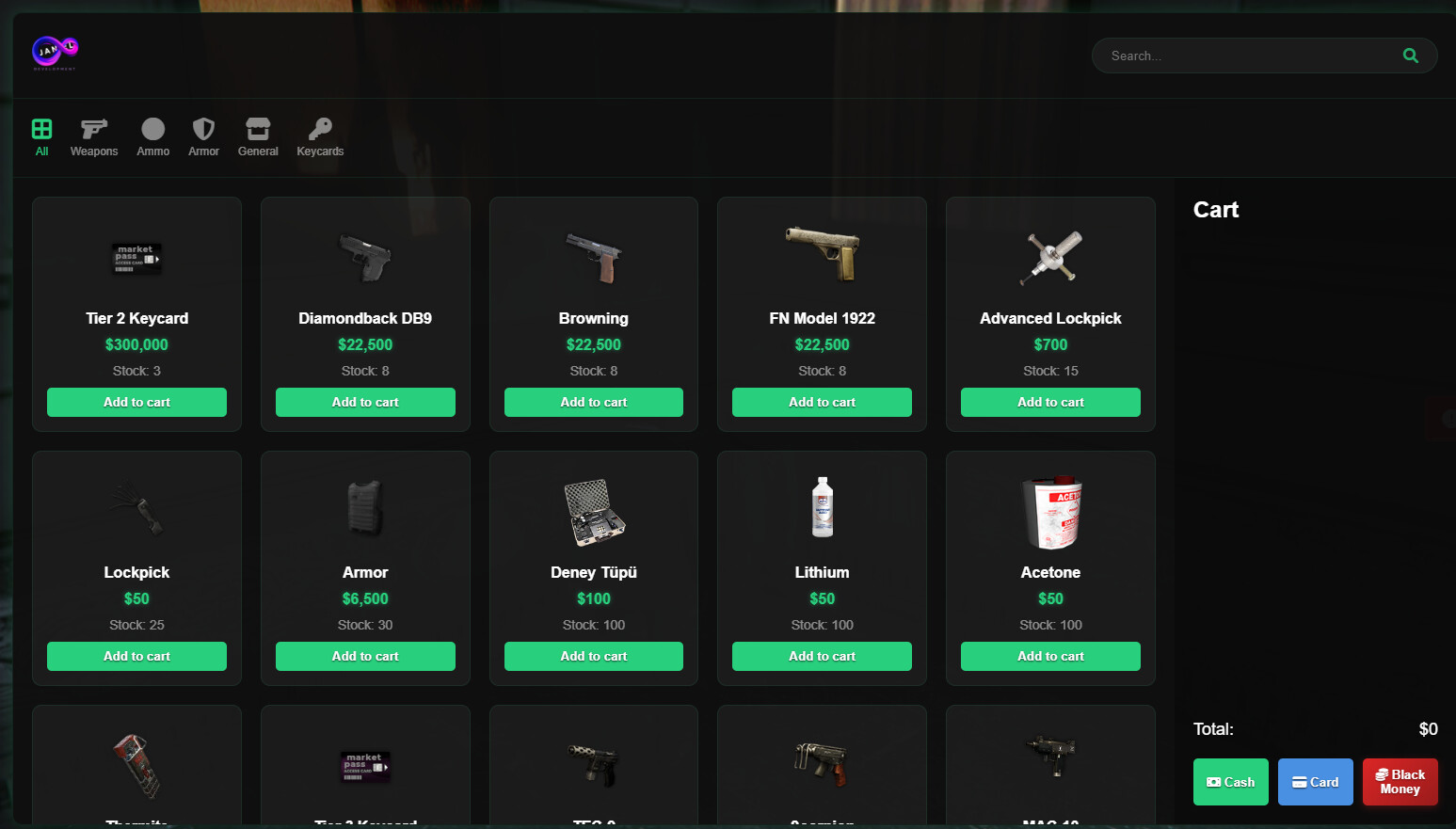Click the Advanced Lockpick product image

[1050, 255]
